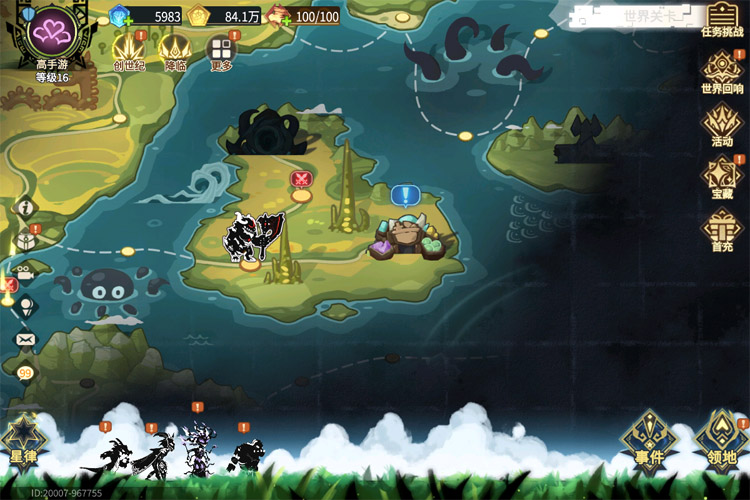
Task: Open the mail envelope icon
Action: 25,339
